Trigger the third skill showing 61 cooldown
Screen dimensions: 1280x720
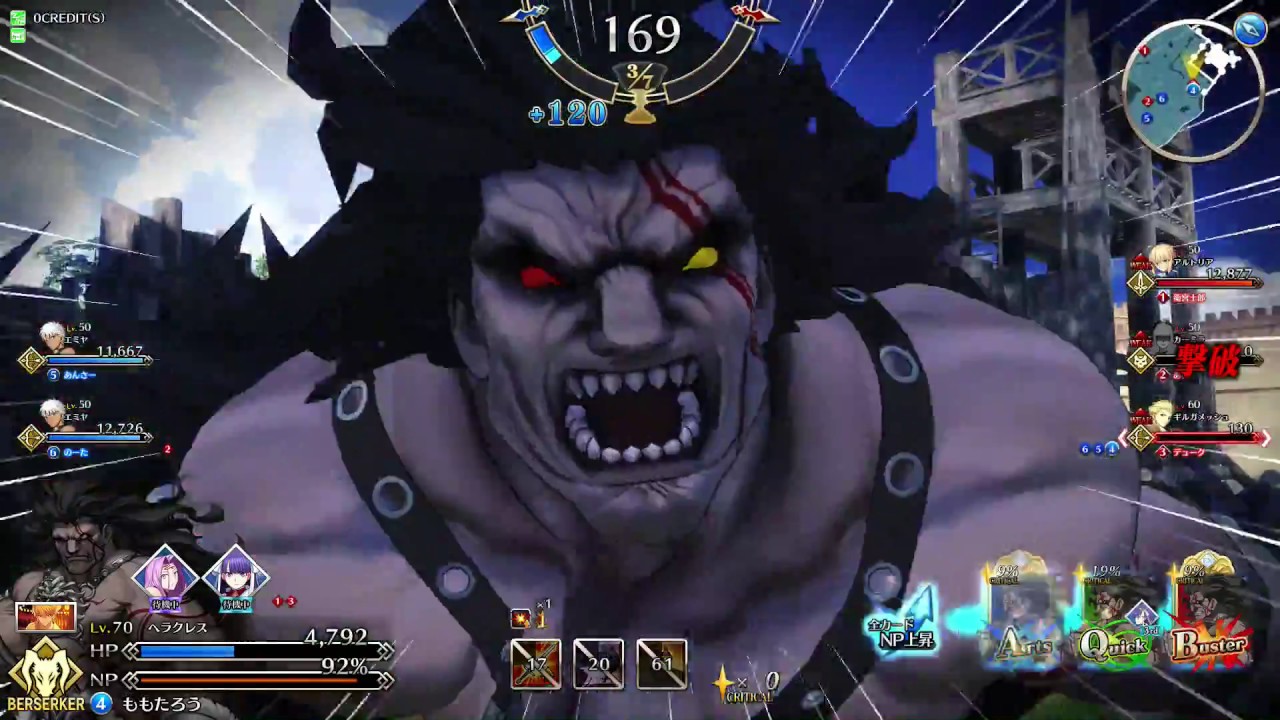[661, 664]
